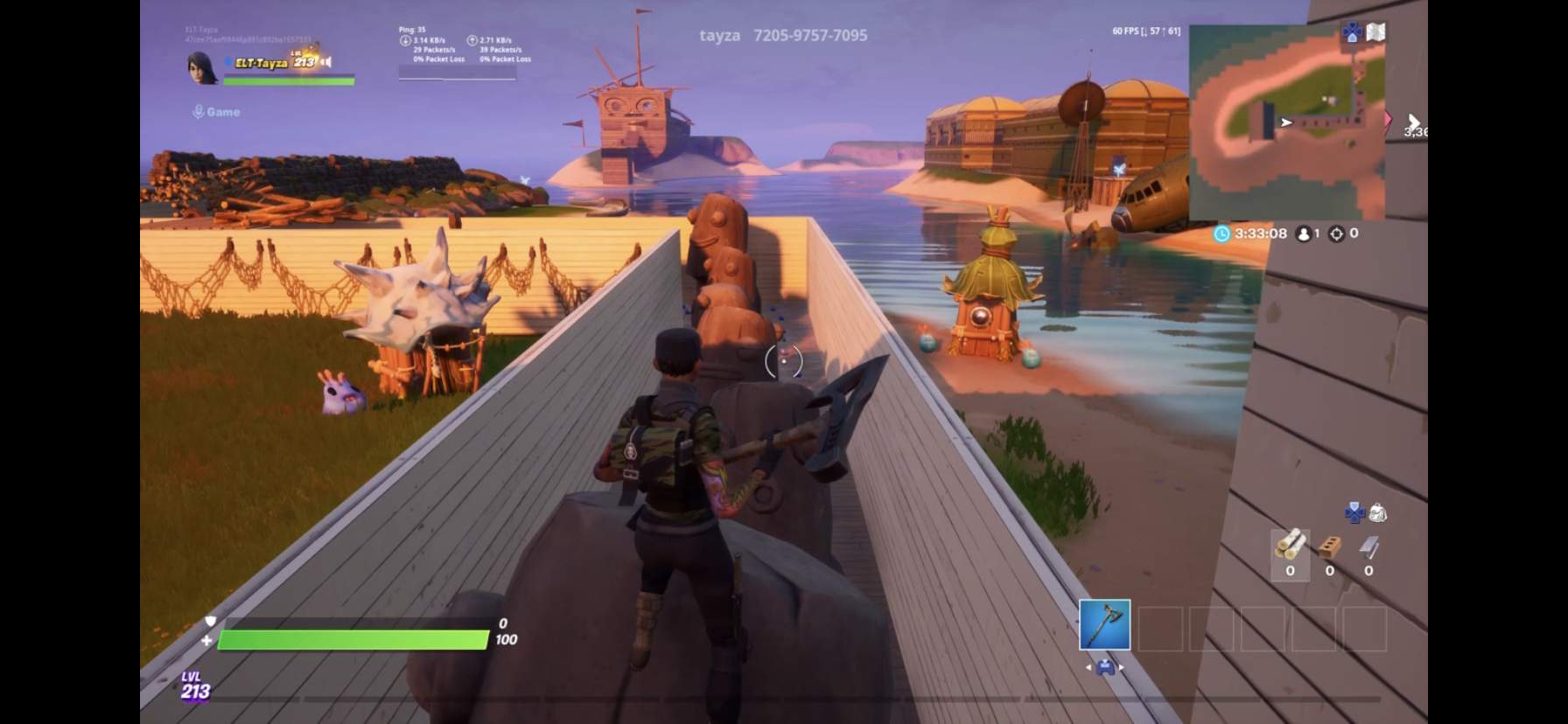Select the first empty weapon slot
Viewport: 1568px width, 724px height.
1161,629
